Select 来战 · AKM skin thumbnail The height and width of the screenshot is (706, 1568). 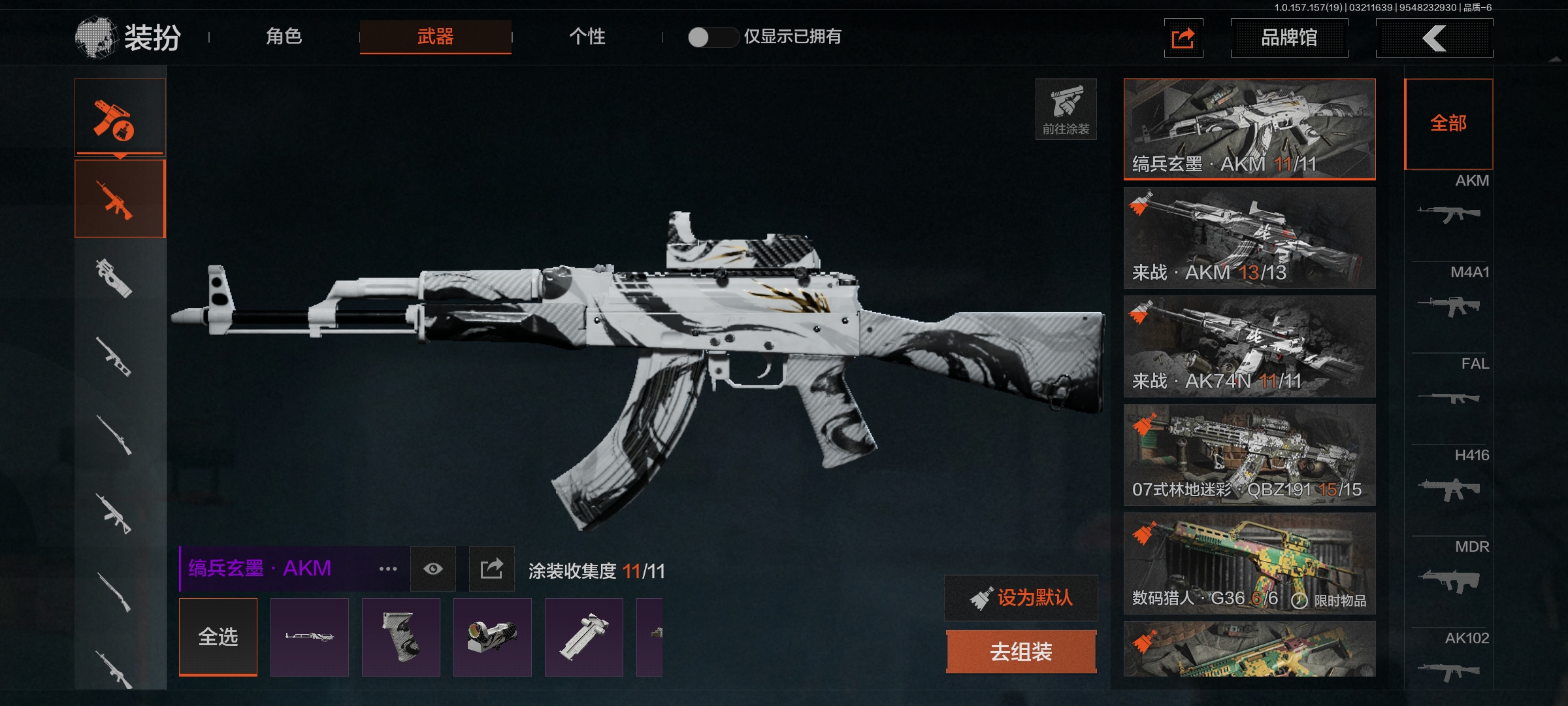pyautogui.click(x=1249, y=238)
